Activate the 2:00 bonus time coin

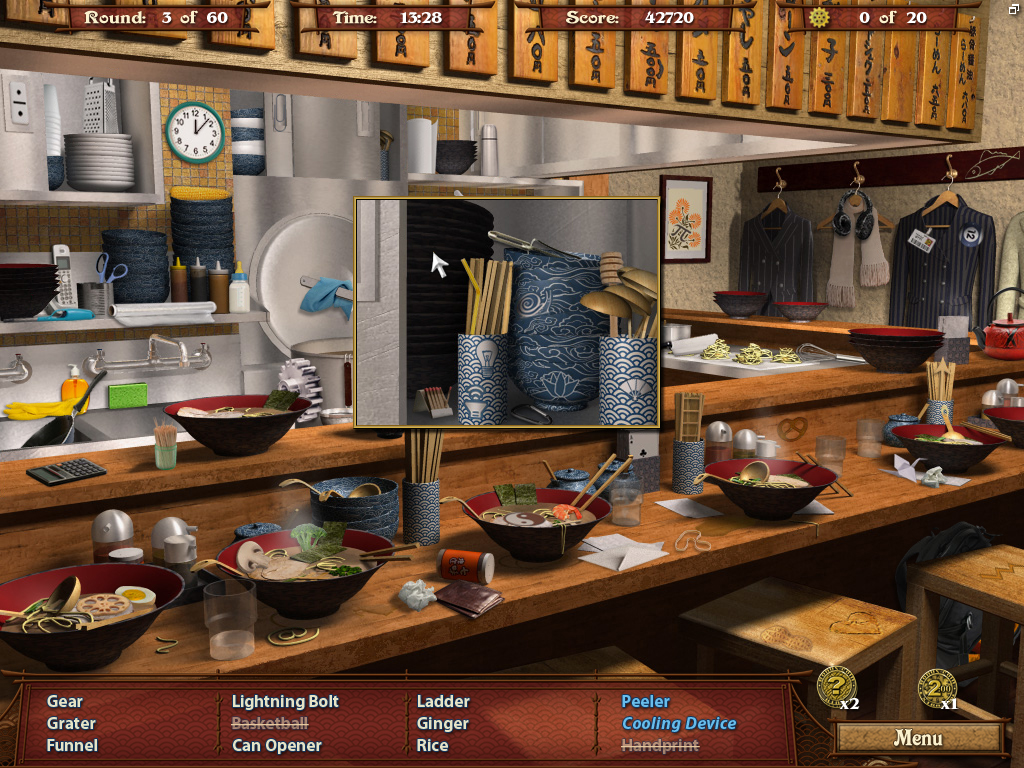(936, 687)
